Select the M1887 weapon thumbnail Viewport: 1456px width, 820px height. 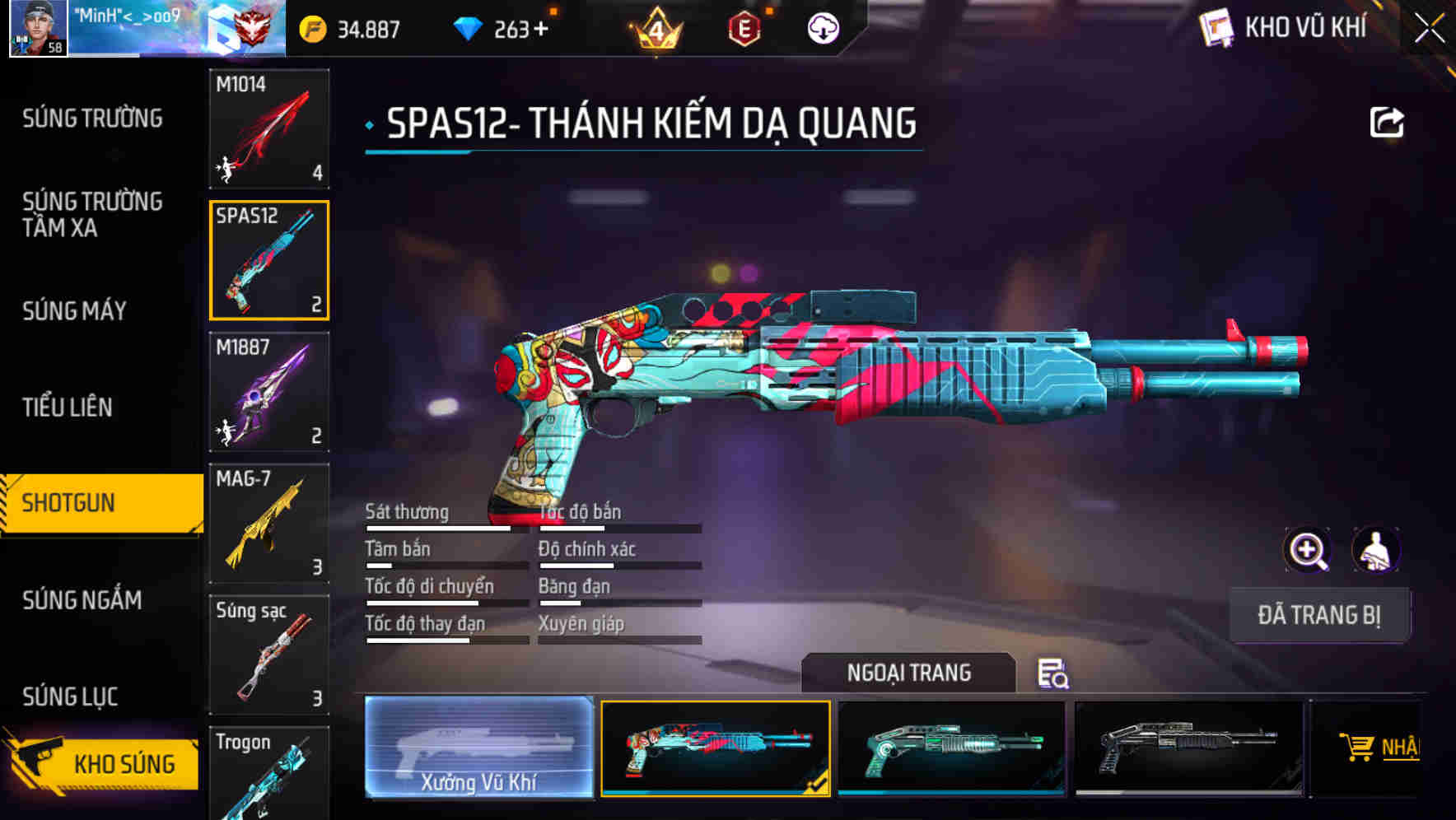[x=269, y=393]
